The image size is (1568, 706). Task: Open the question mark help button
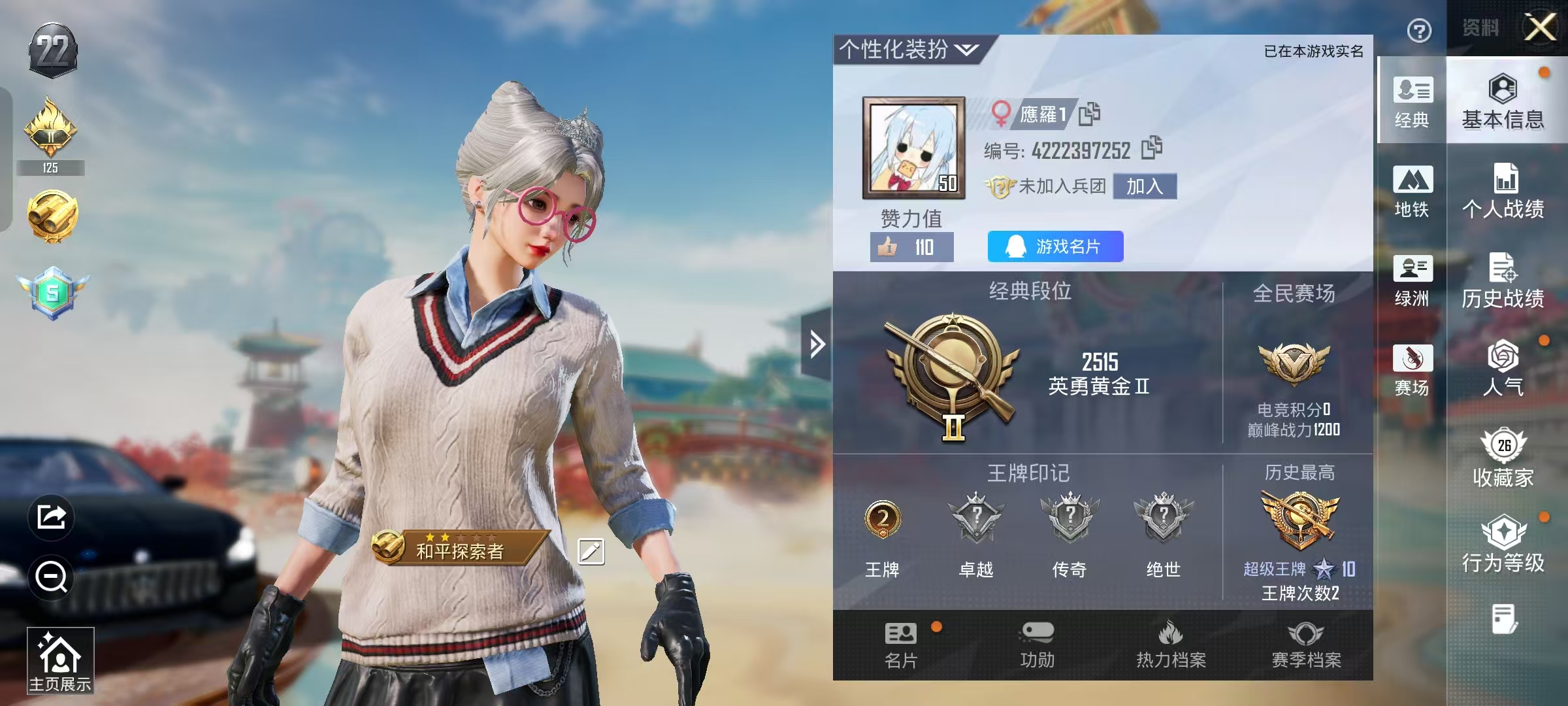1418,31
